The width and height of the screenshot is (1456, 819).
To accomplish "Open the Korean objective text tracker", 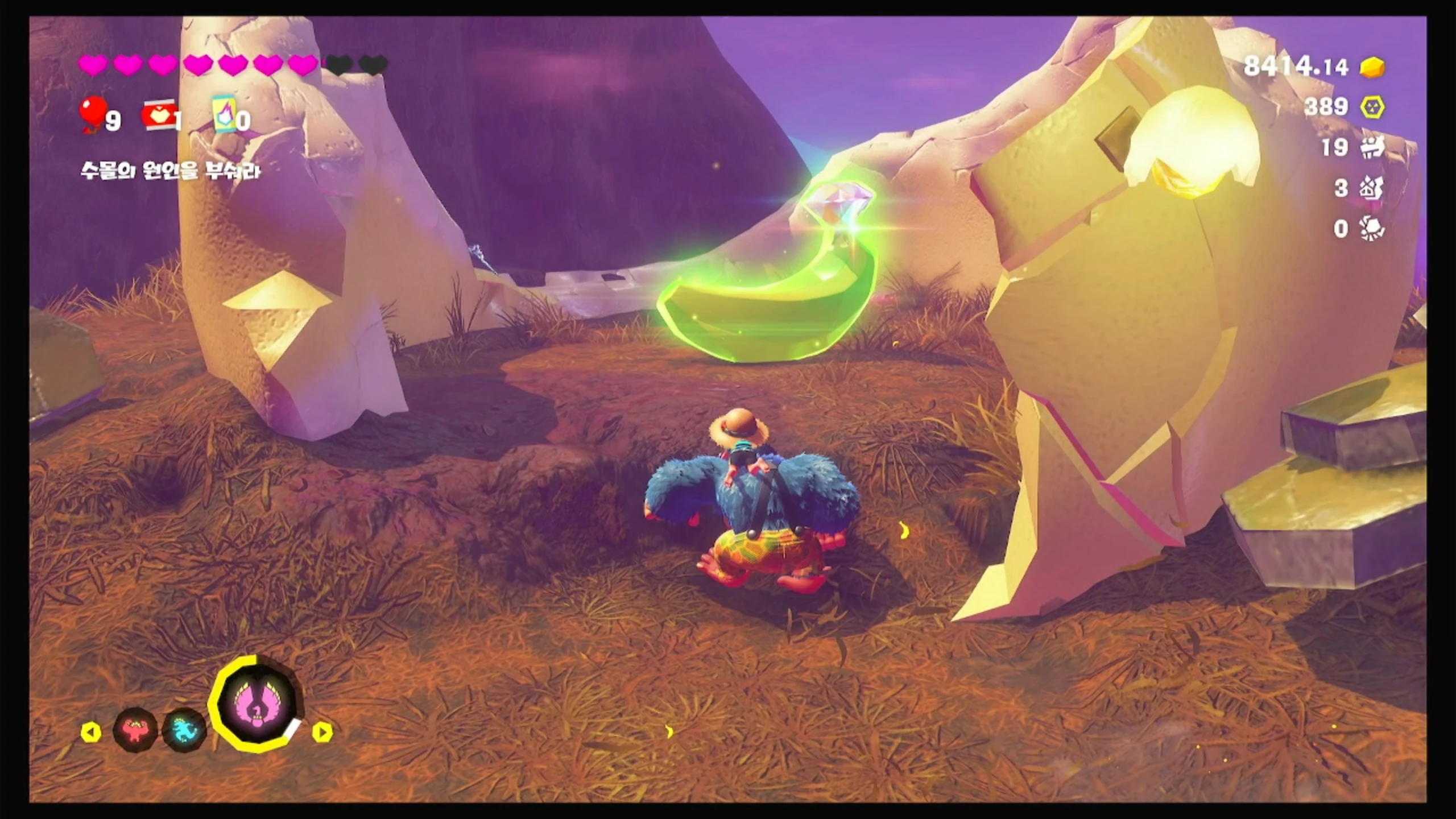I will tap(171, 171).
